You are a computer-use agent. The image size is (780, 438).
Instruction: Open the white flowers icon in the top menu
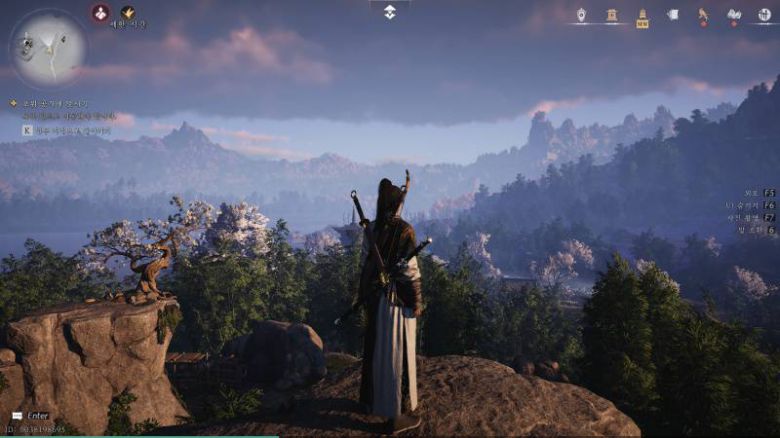coord(734,15)
